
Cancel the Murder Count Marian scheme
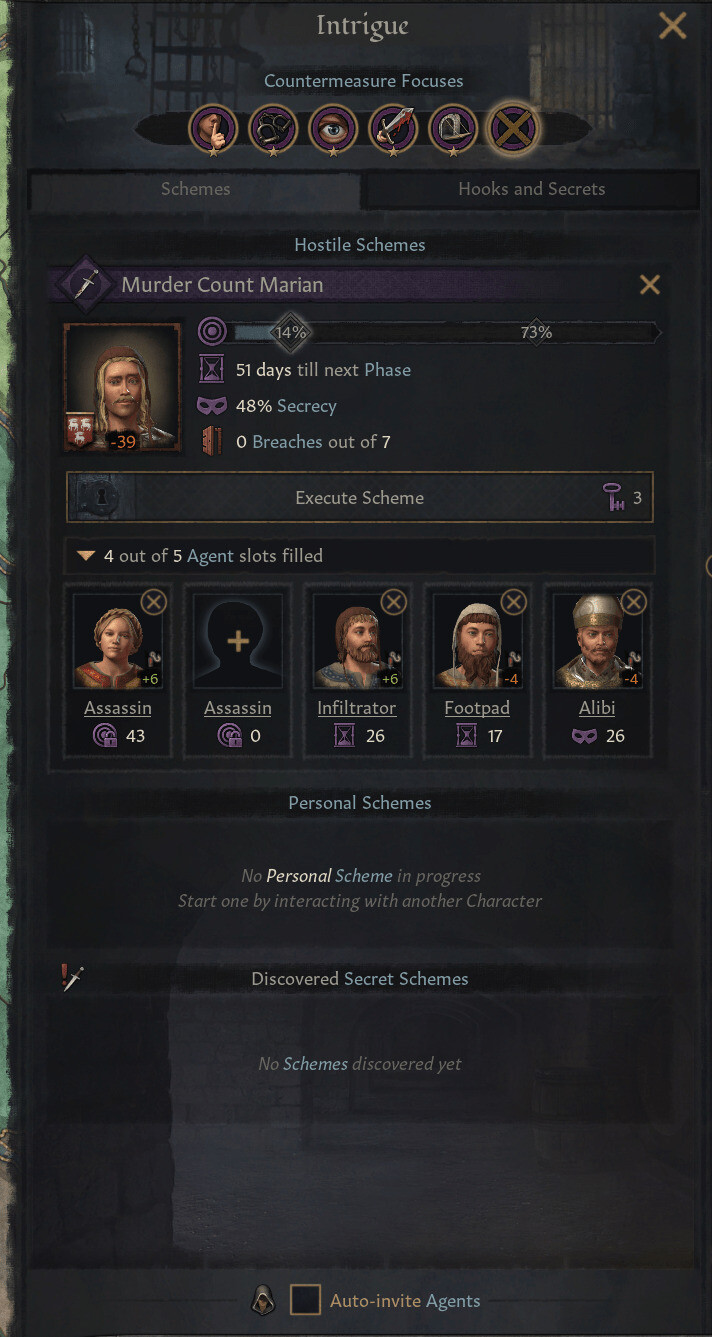[x=650, y=285]
